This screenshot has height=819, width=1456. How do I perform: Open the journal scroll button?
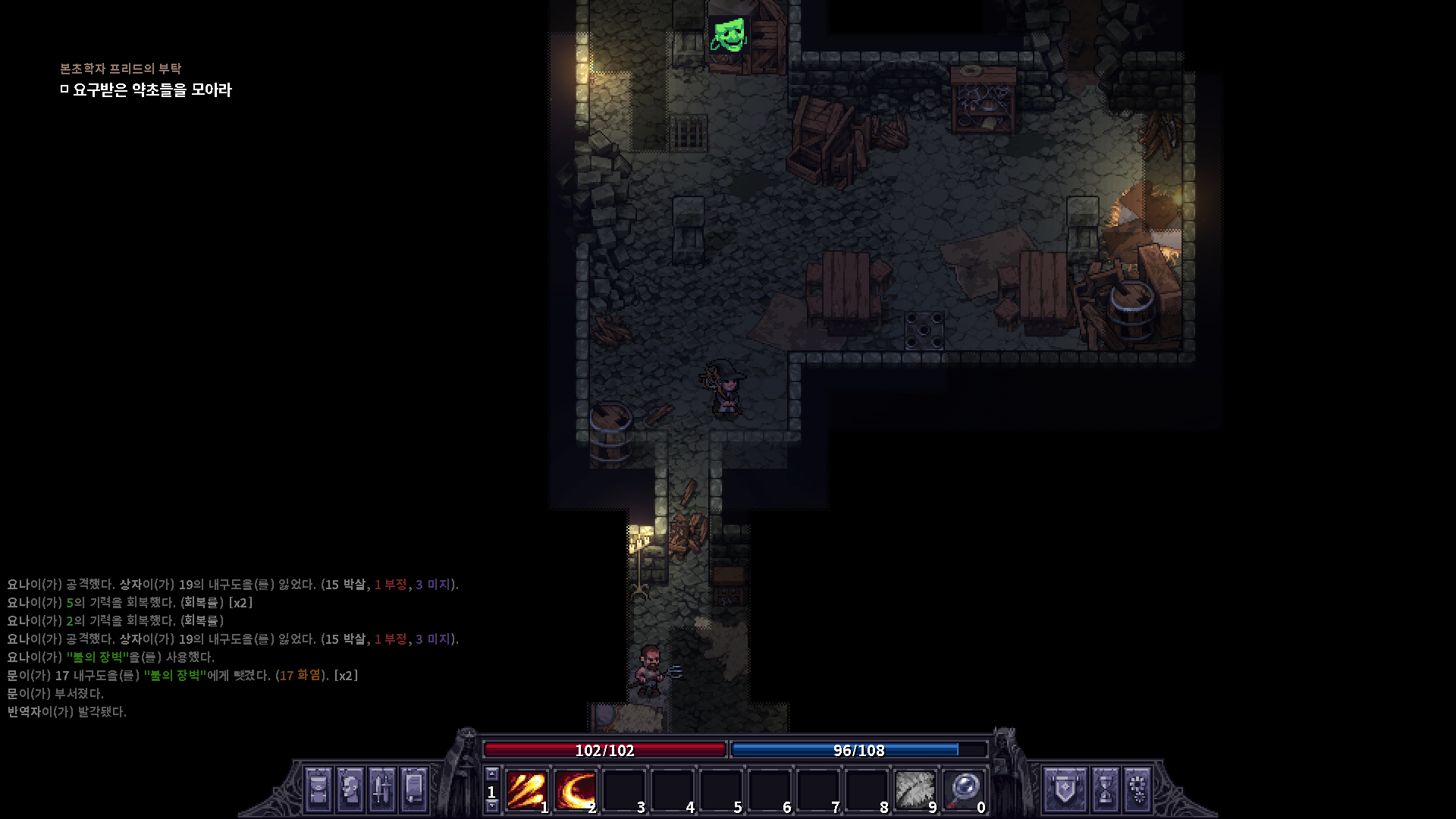(413, 789)
